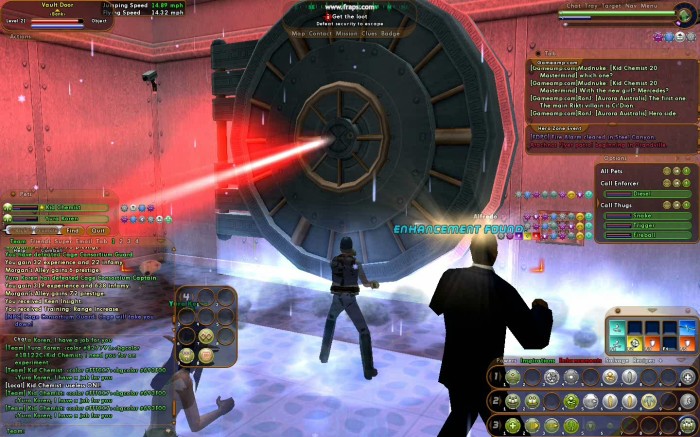Screen dimensions: 700x437
Task: Quit the team with Quit button
Action: point(98,229)
